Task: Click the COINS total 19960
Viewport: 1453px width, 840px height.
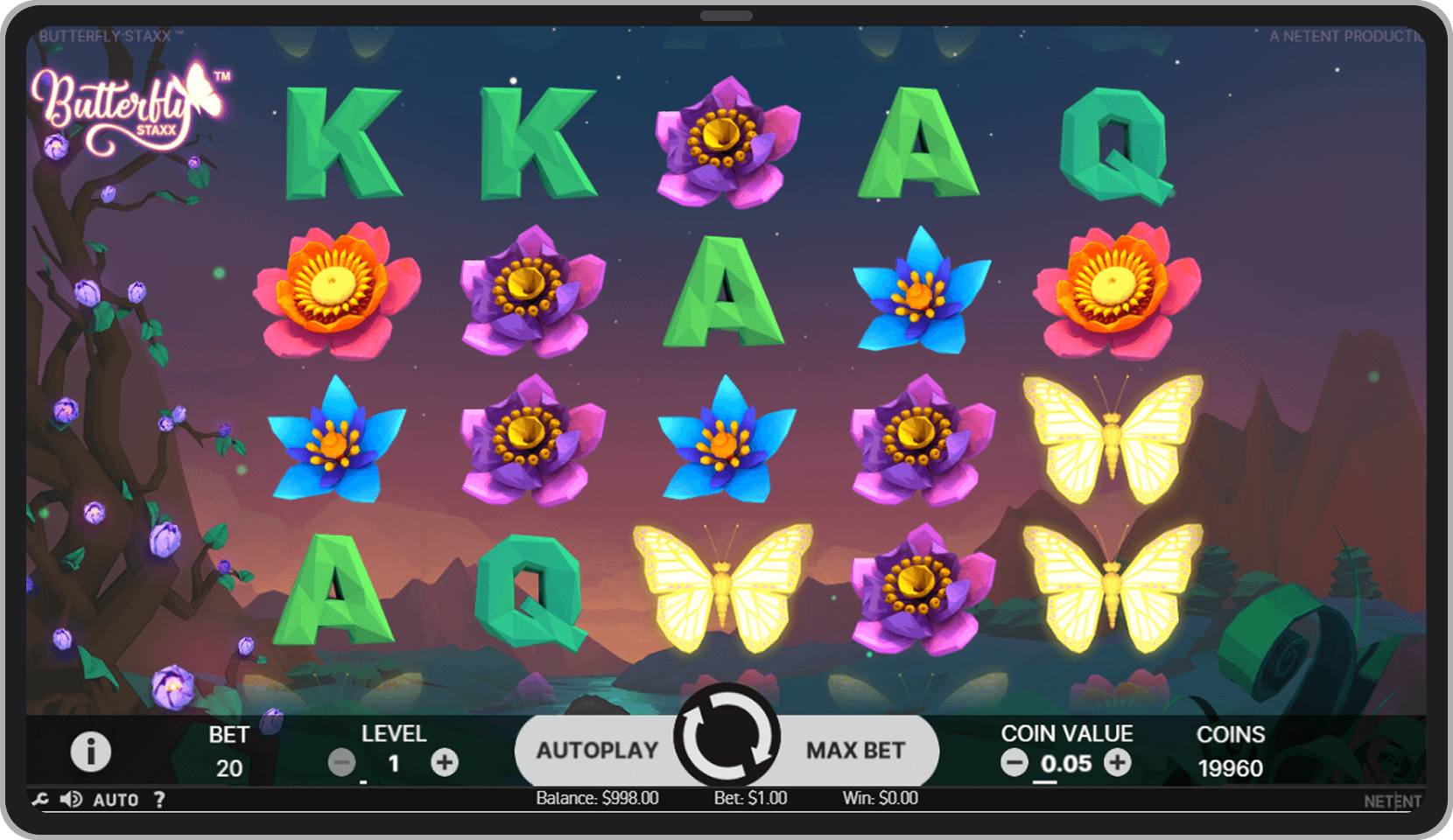Action: [1230, 768]
